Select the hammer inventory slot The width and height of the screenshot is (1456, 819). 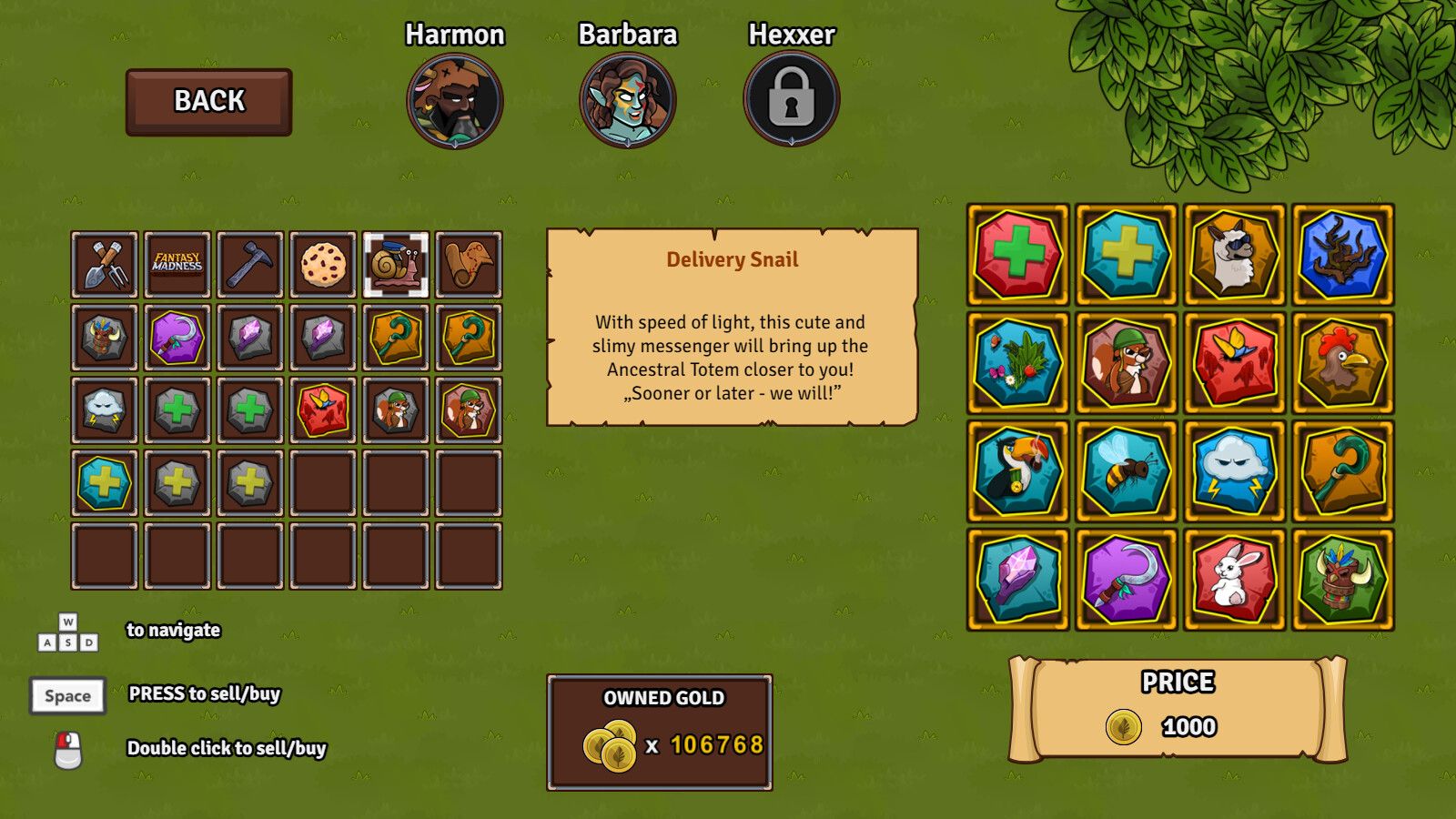(x=250, y=265)
